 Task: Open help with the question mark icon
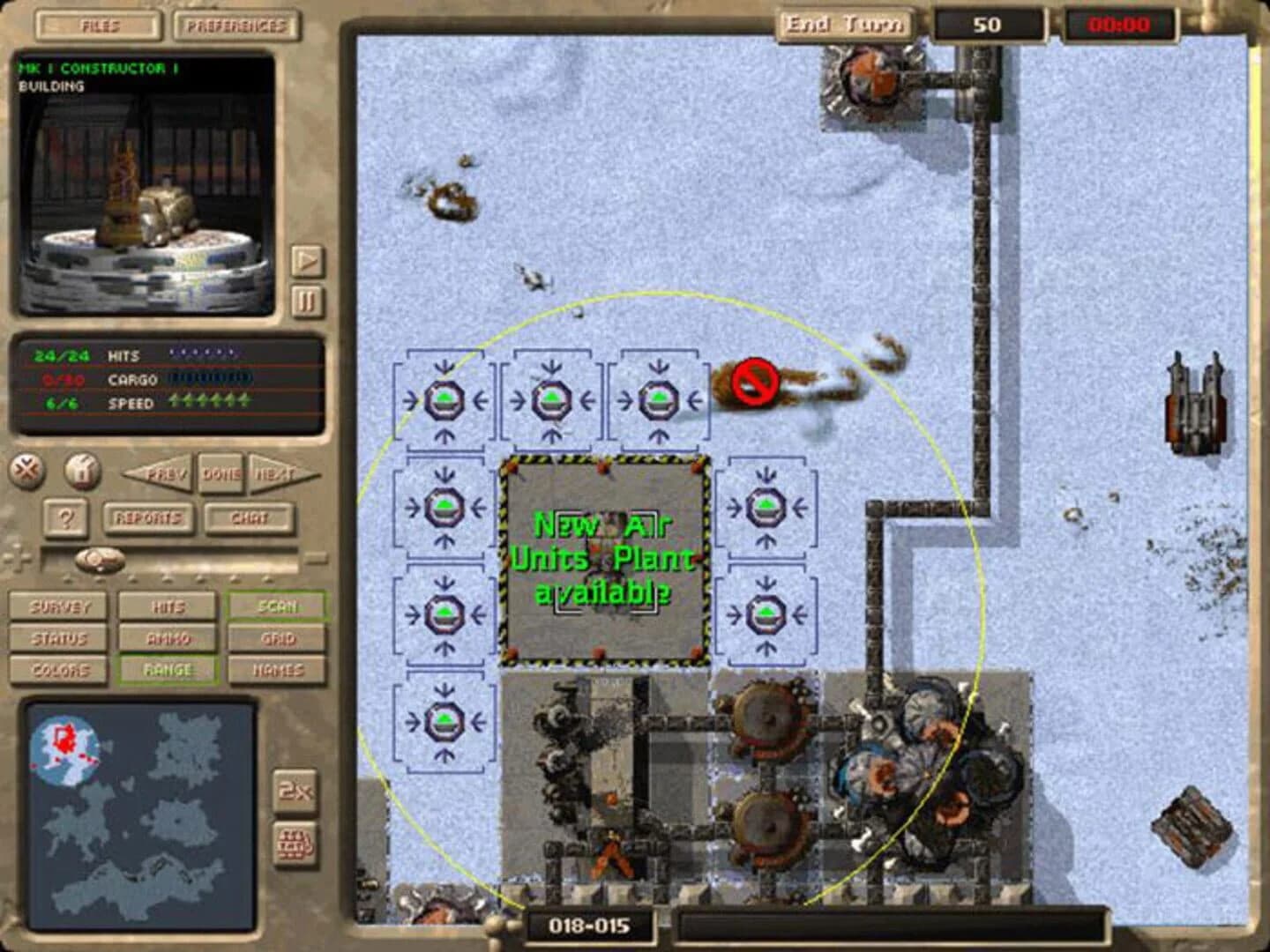pos(68,517)
